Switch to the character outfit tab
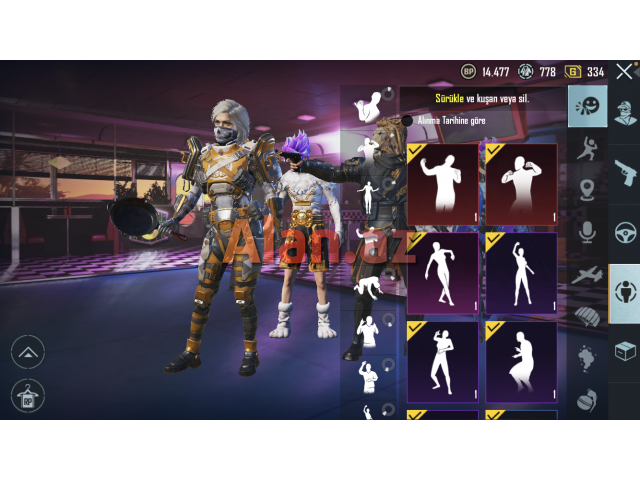Image resolution: width=640 pixels, height=480 pixels. click(624, 112)
